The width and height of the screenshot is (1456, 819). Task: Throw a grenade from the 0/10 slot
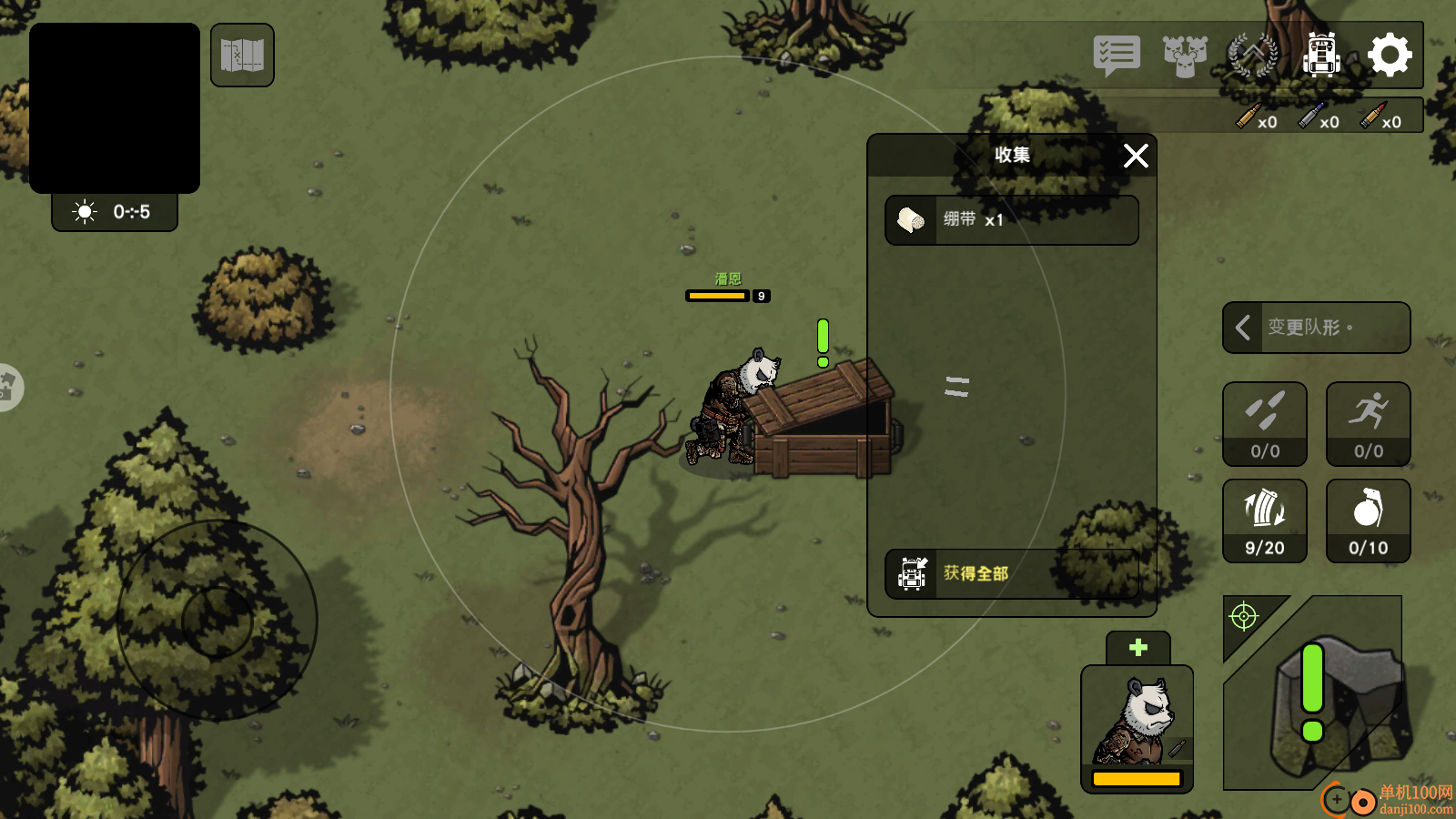tap(1368, 521)
